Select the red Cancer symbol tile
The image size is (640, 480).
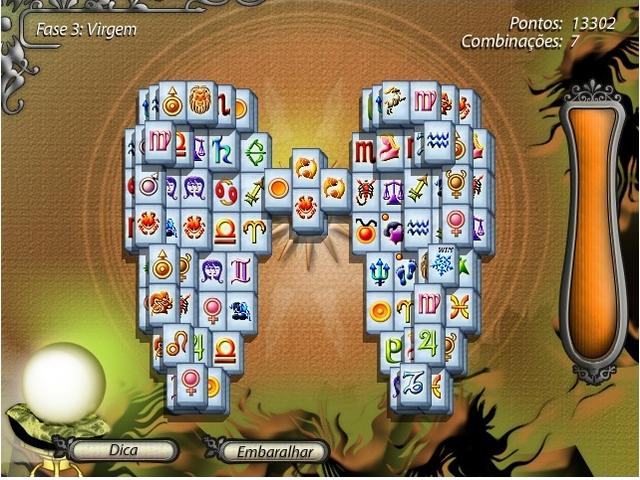pyautogui.click(x=226, y=188)
